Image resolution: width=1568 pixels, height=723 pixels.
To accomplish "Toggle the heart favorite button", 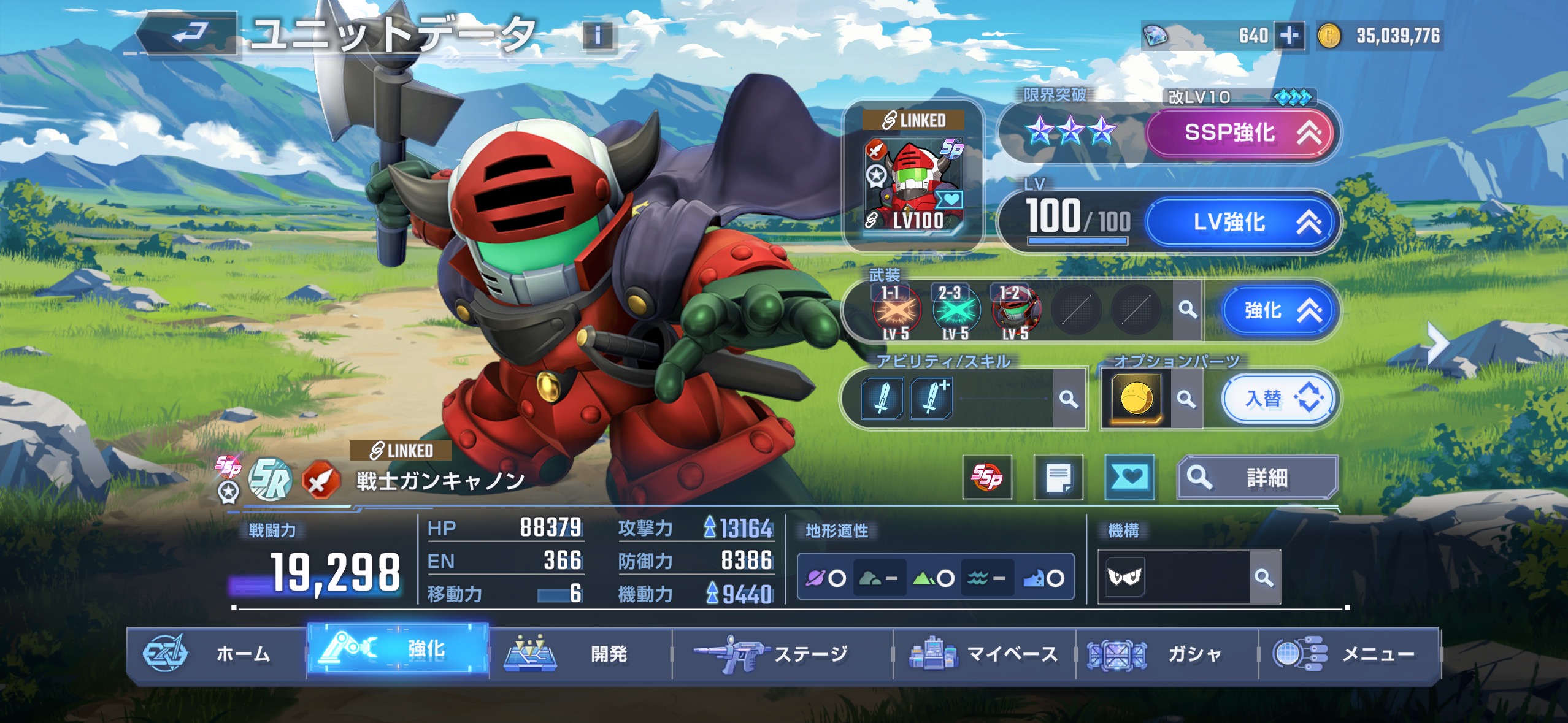I will pos(1129,477).
